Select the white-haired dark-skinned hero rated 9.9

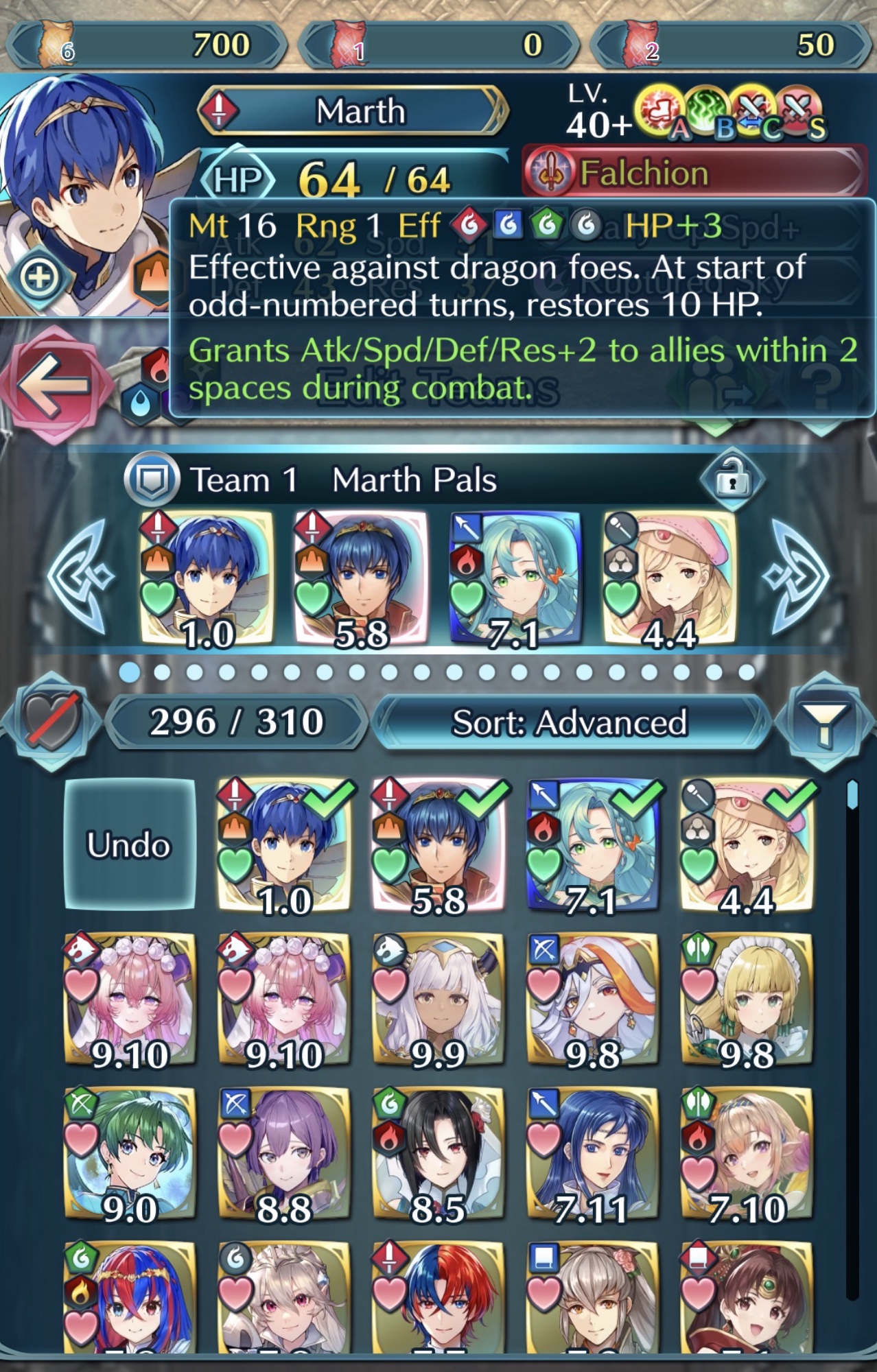[438, 1000]
